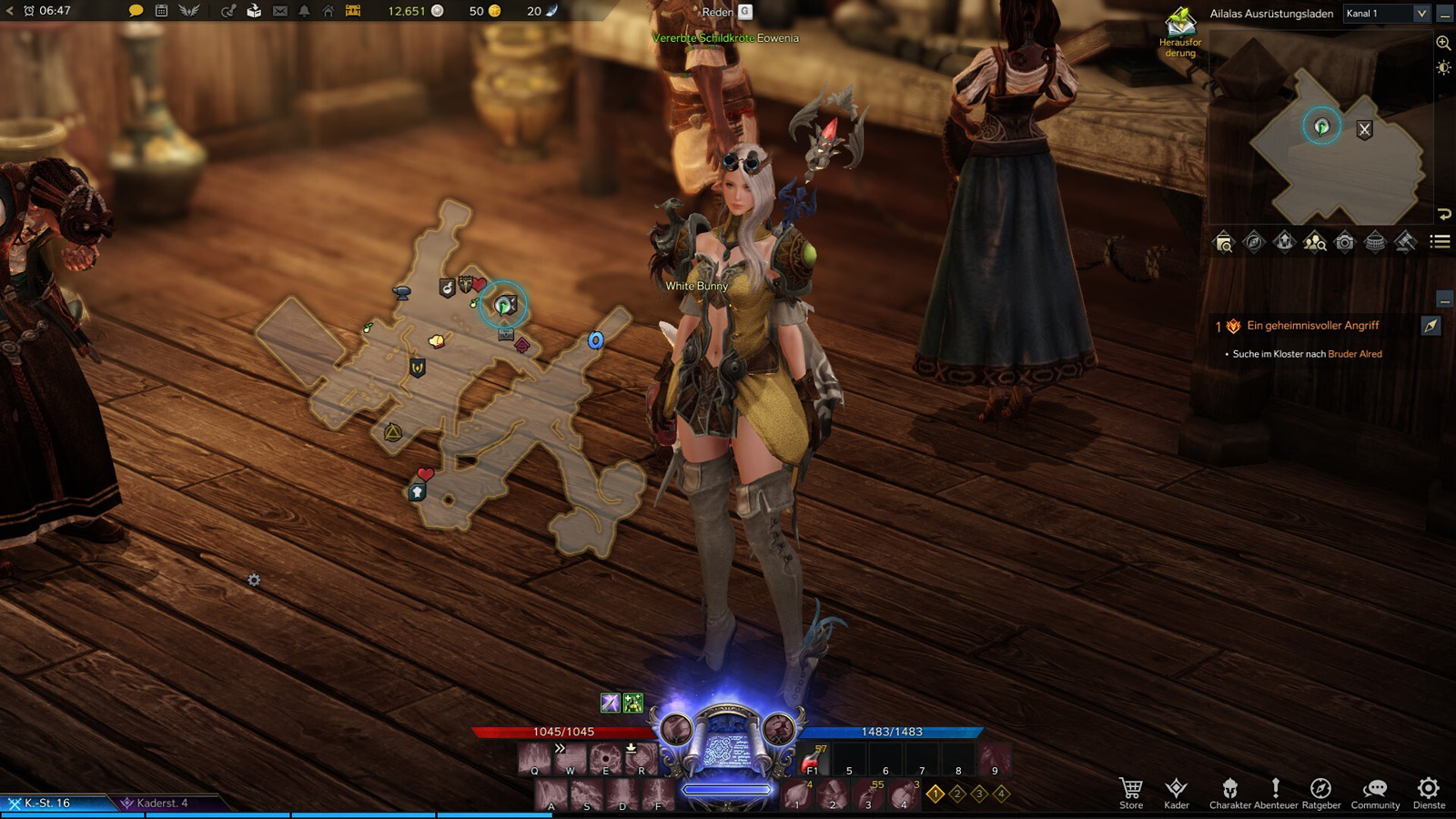The height and width of the screenshot is (819, 1456).
Task: Open the Herausforderung challenge guide icon
Action: coord(1180,27)
